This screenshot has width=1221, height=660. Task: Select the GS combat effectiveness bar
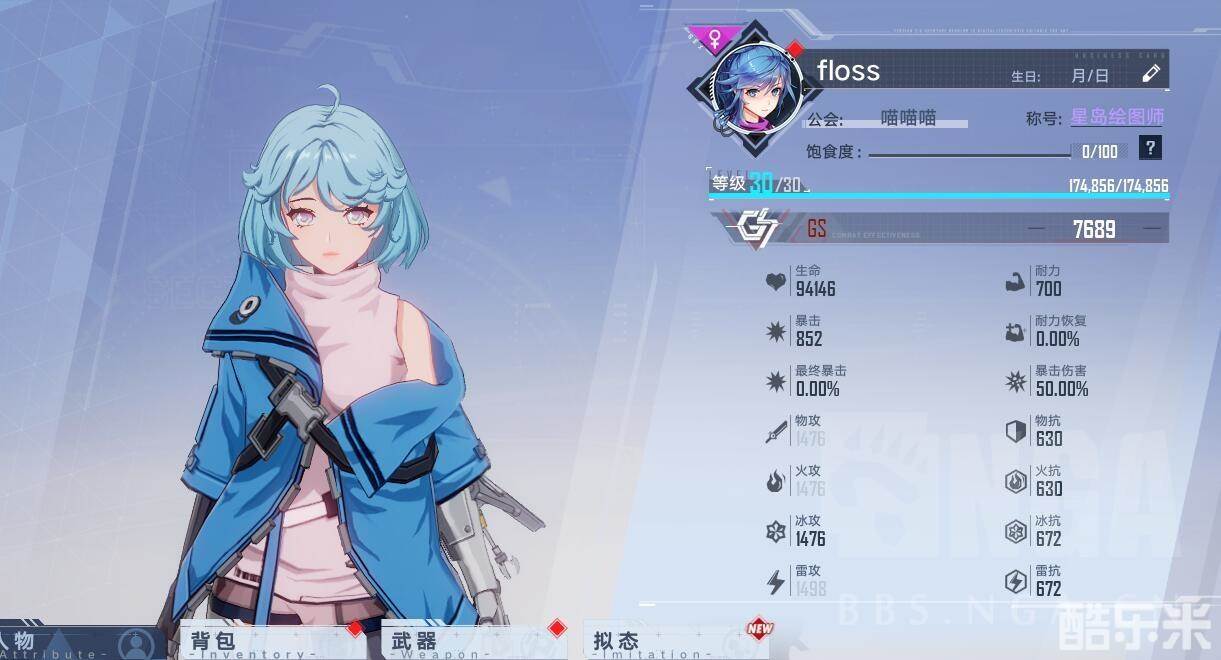(x=940, y=228)
